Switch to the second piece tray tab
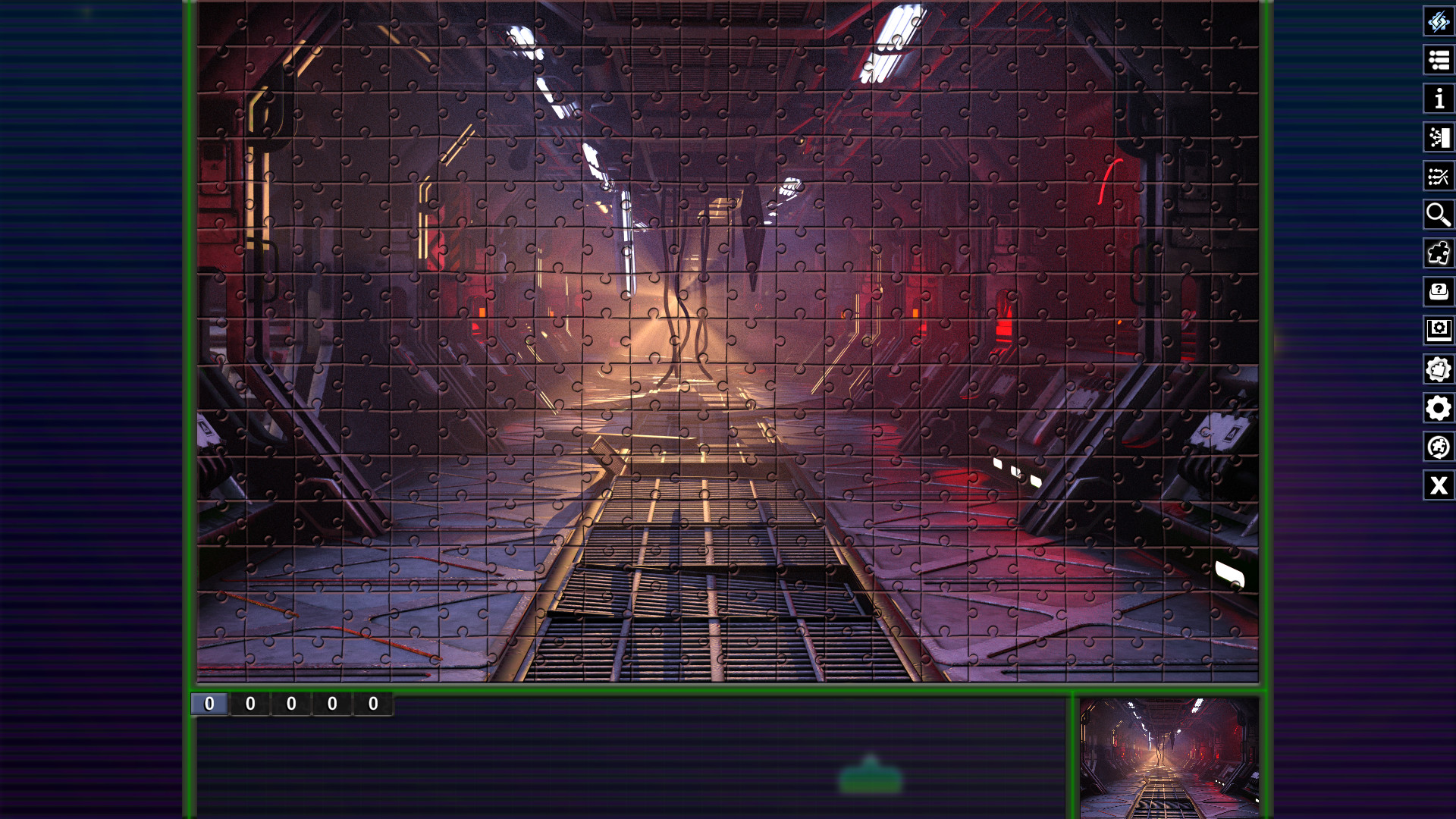This screenshot has width=1456, height=819. pyautogui.click(x=251, y=704)
